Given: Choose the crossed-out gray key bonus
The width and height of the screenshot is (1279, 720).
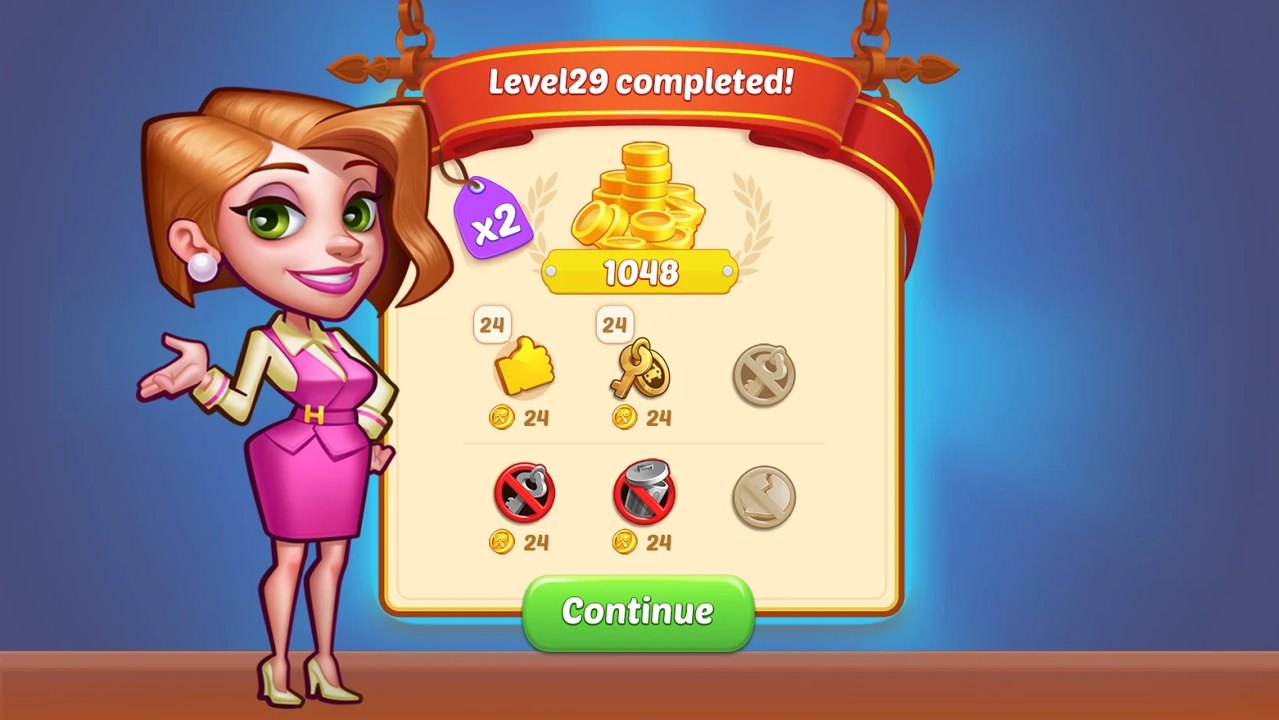Looking at the screenshot, I should (x=524, y=492).
